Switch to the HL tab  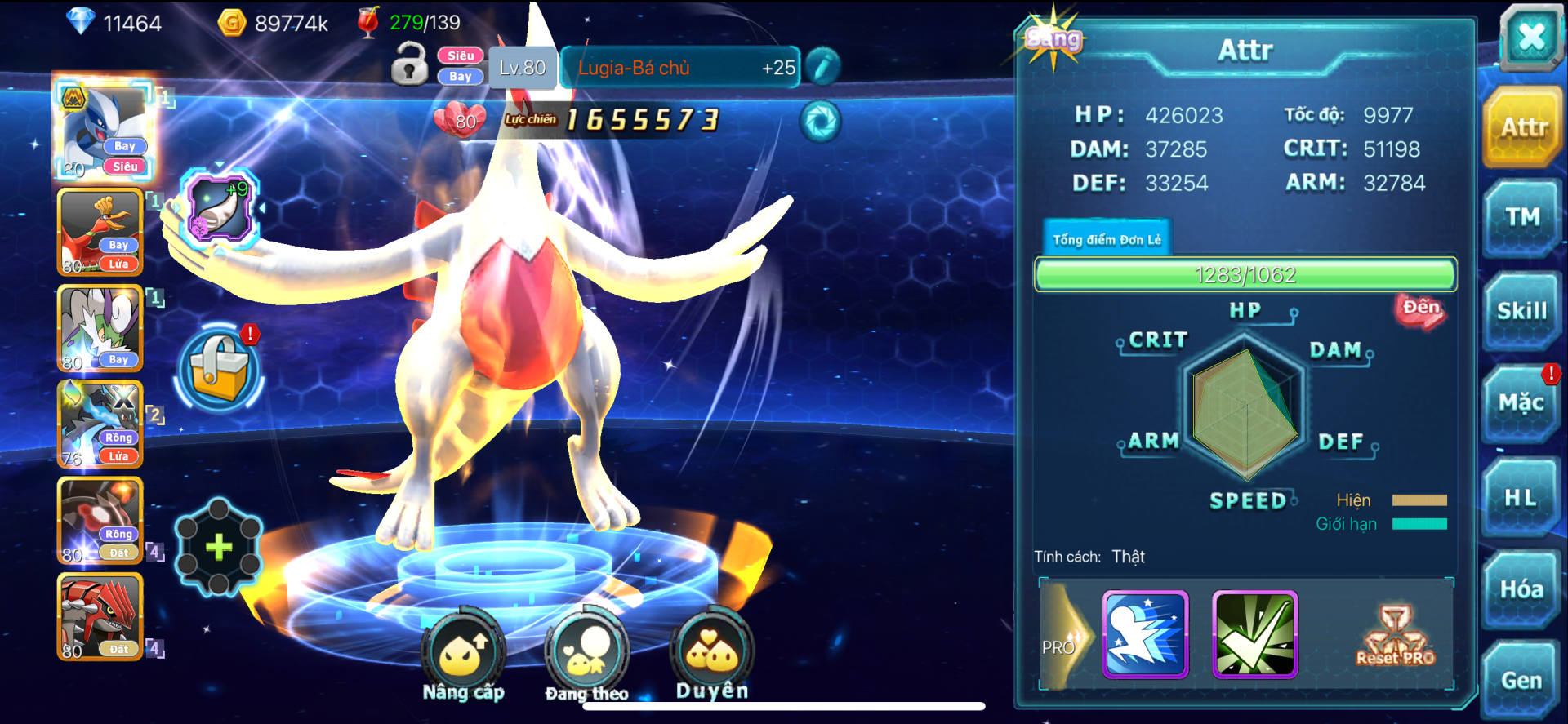[x=1521, y=498]
